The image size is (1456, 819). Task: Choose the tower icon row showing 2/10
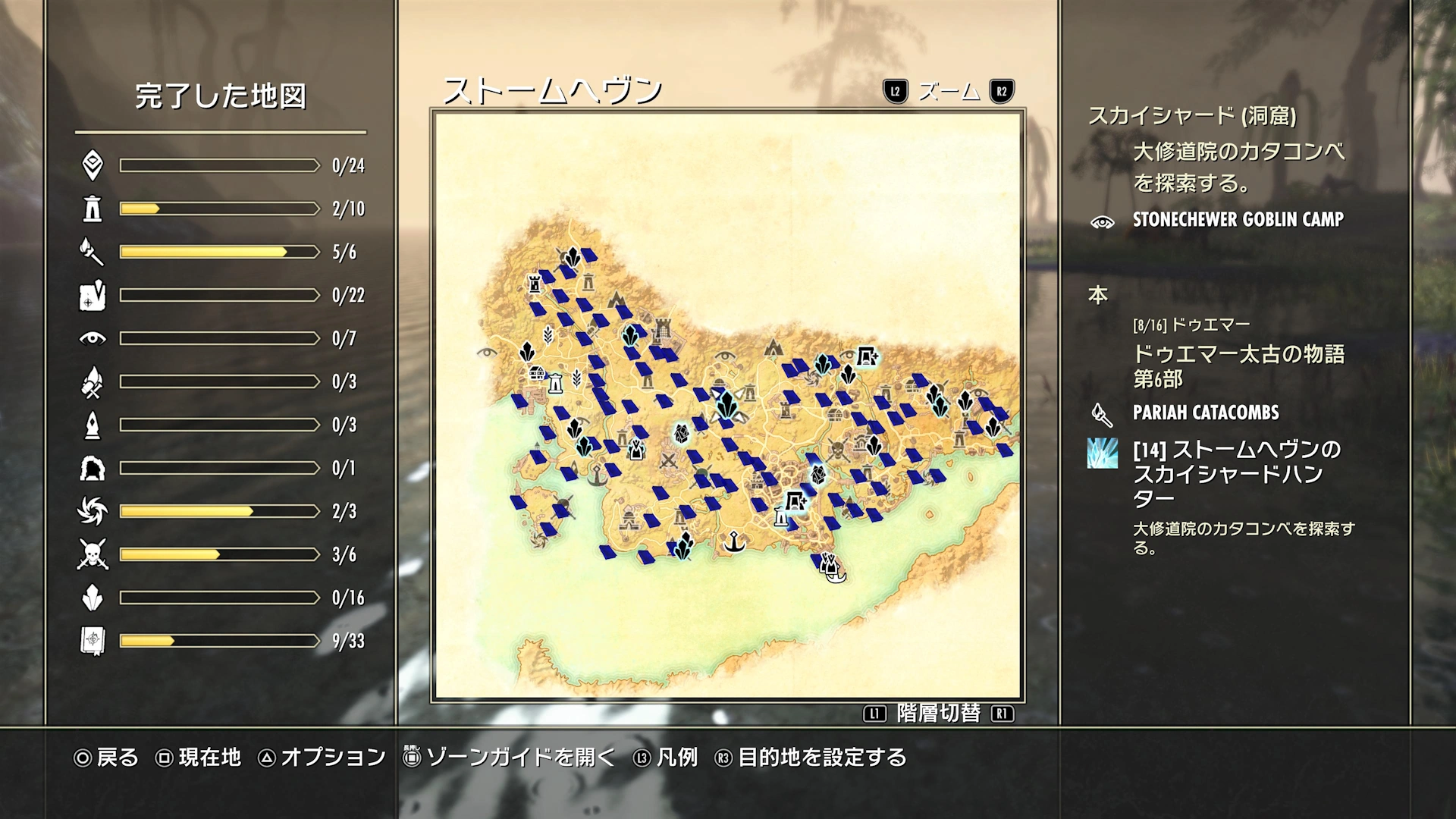pos(220,209)
